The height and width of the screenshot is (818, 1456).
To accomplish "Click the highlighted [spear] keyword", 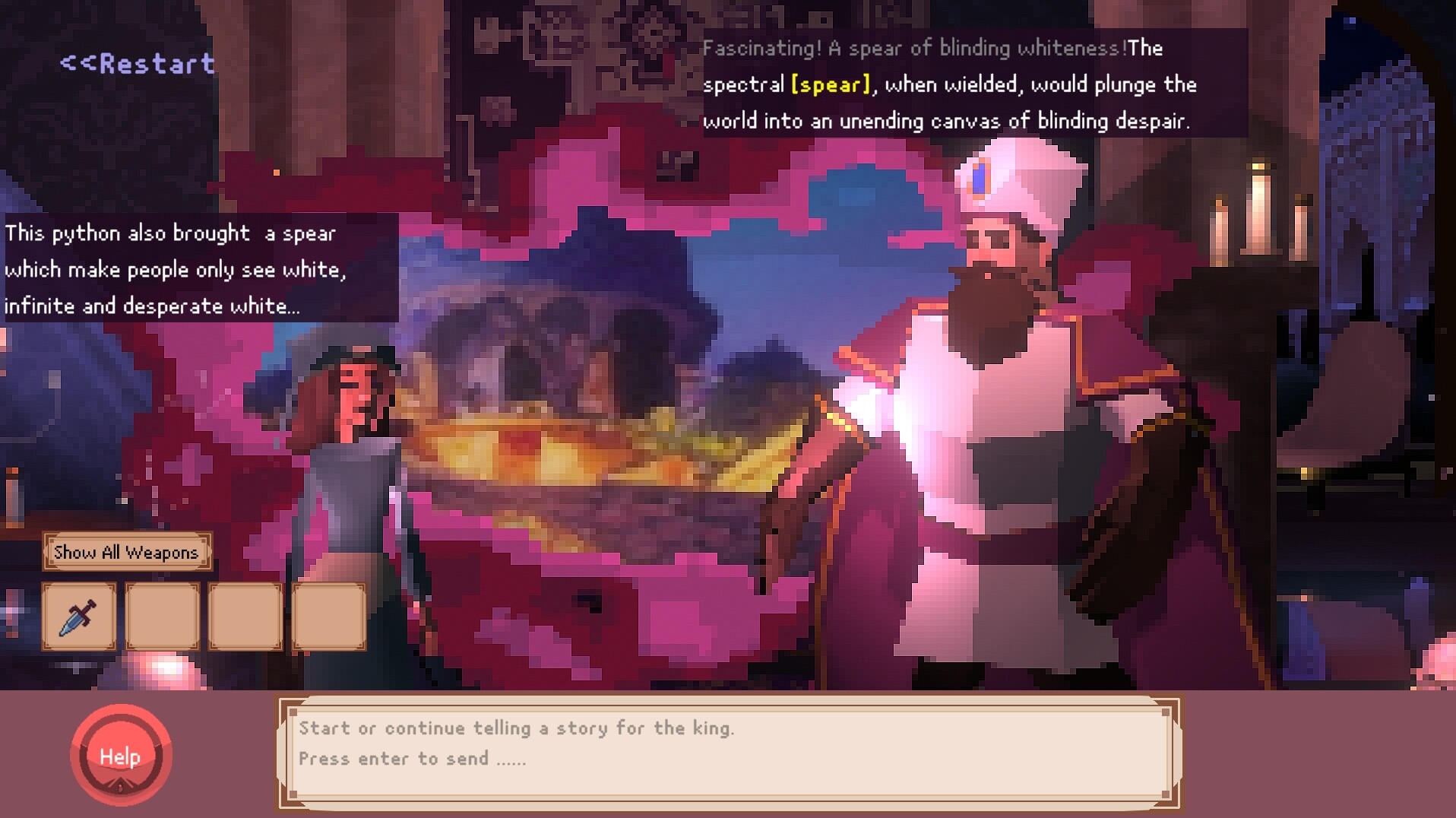I will click(829, 85).
